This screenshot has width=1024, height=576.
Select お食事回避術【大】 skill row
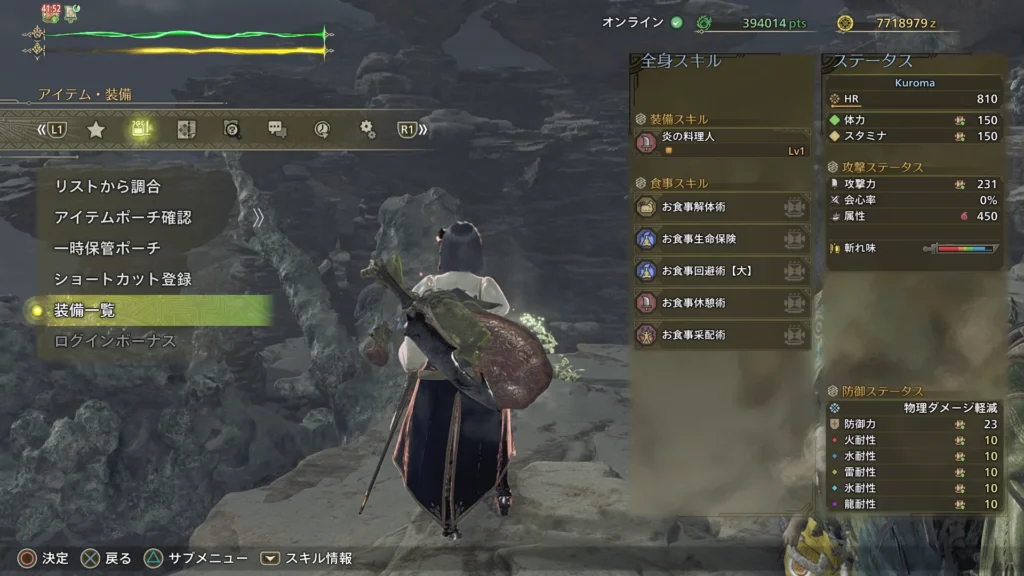click(722, 271)
